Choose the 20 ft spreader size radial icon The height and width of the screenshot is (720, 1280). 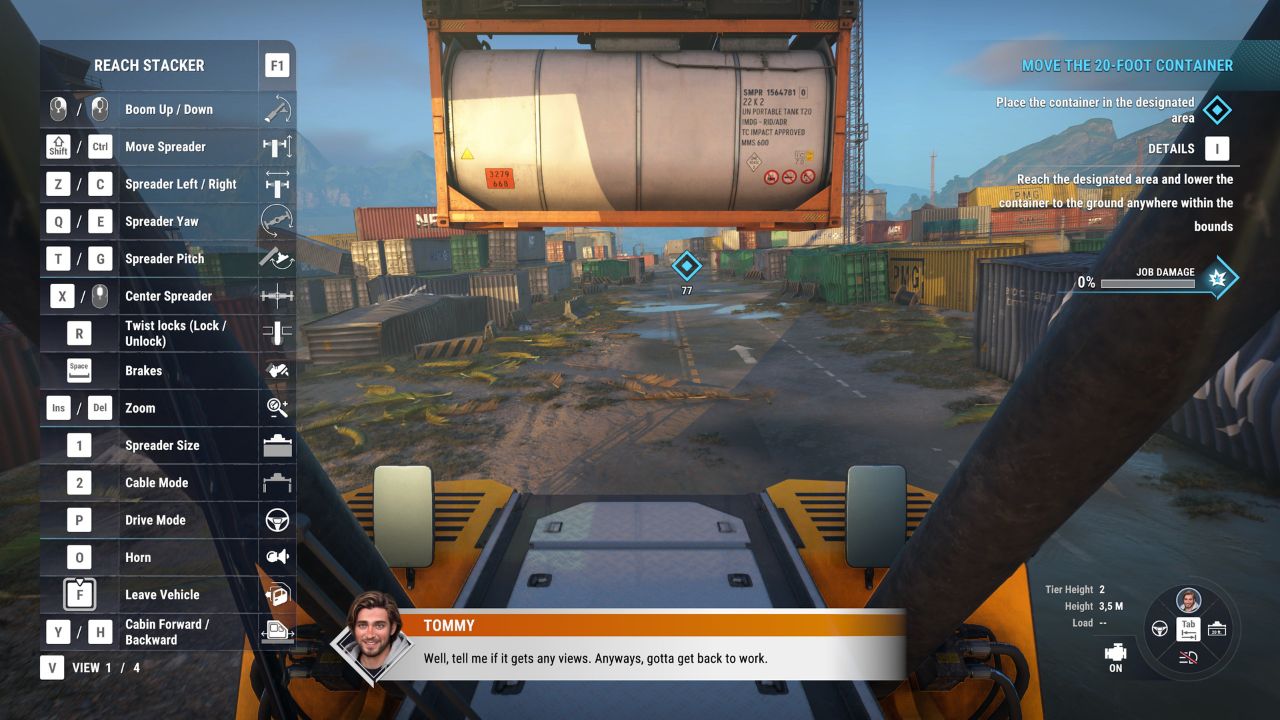point(1217,629)
